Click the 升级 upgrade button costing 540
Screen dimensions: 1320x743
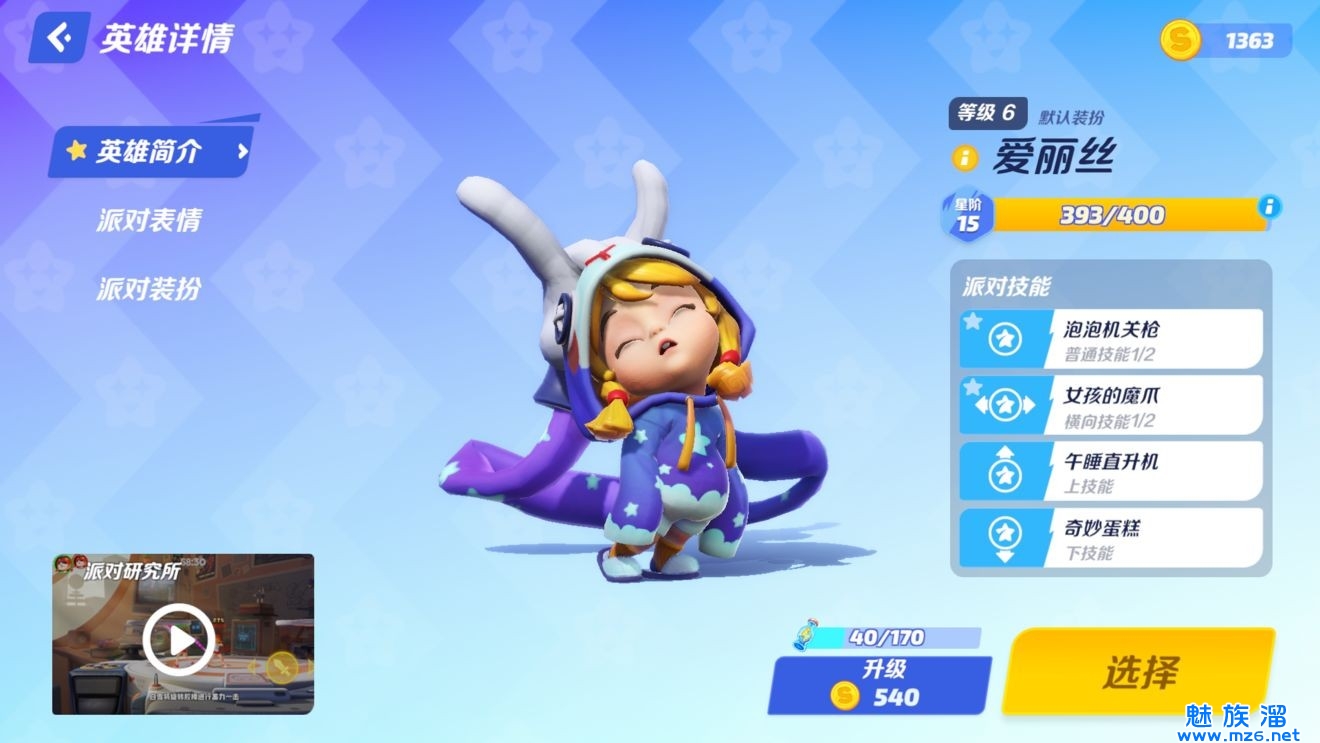click(x=879, y=684)
